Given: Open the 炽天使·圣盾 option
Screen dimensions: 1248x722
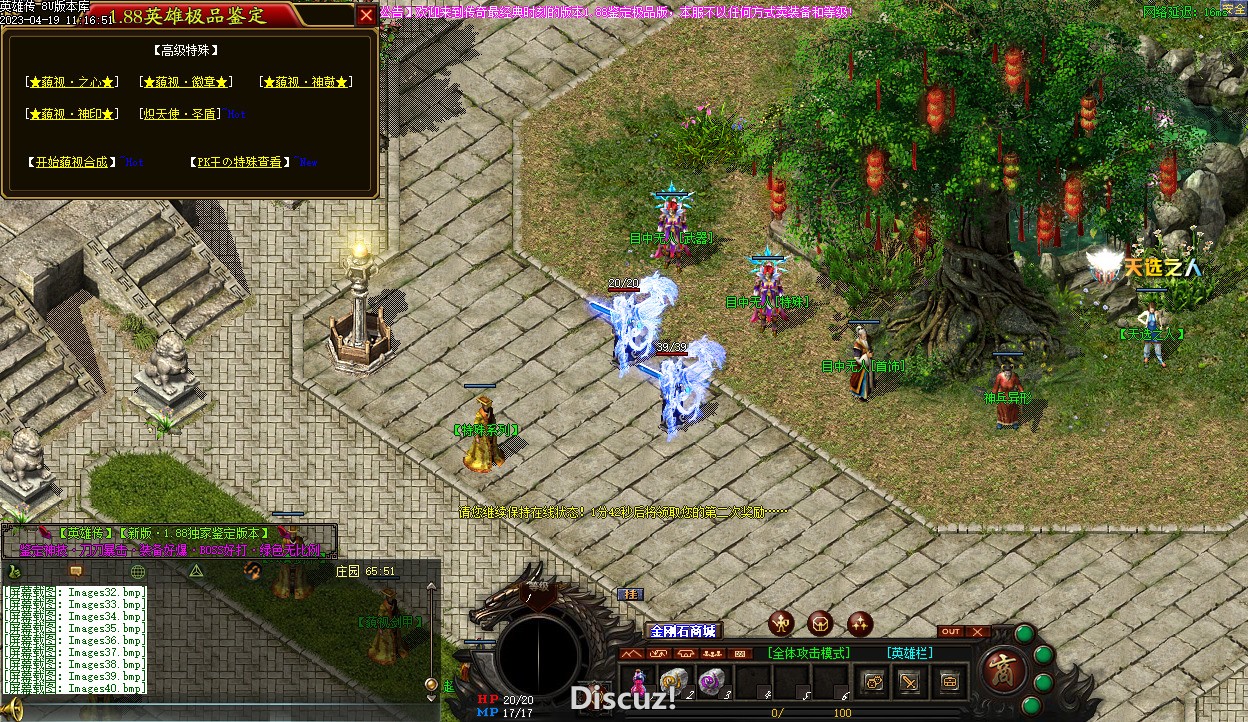Looking at the screenshot, I should (x=181, y=114).
